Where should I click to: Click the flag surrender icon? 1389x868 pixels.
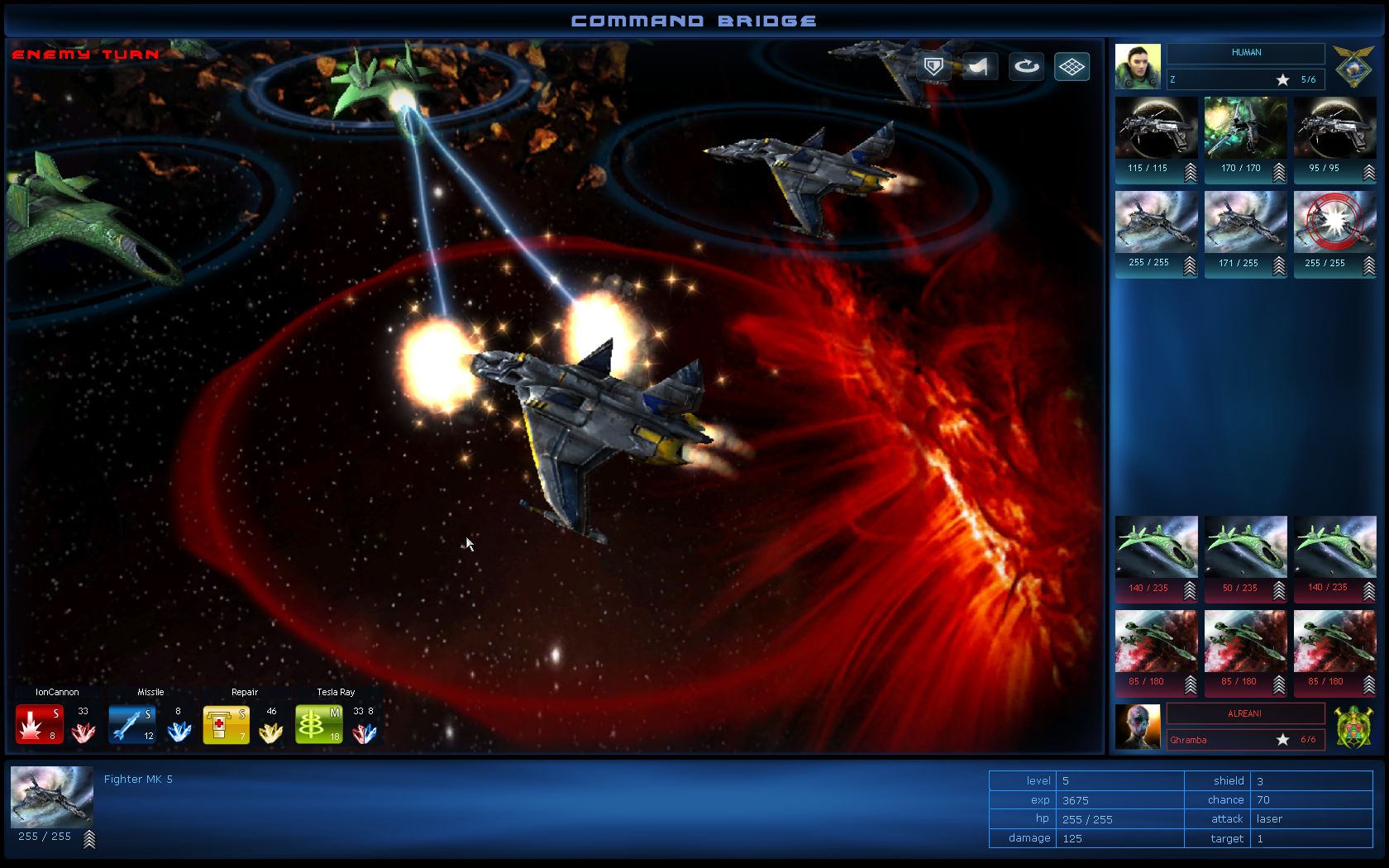coord(979,67)
